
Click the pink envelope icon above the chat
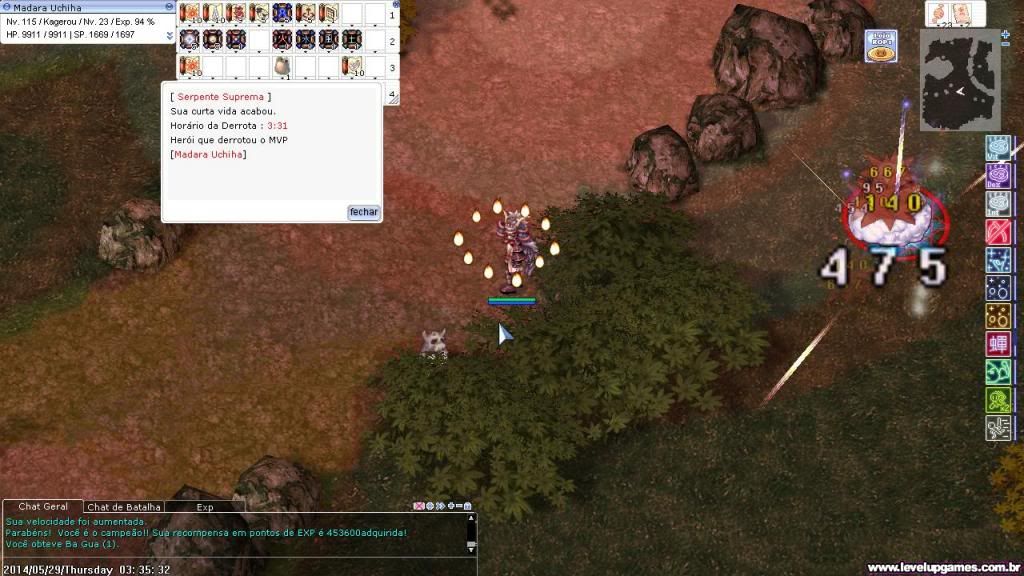pyautogui.click(x=419, y=507)
